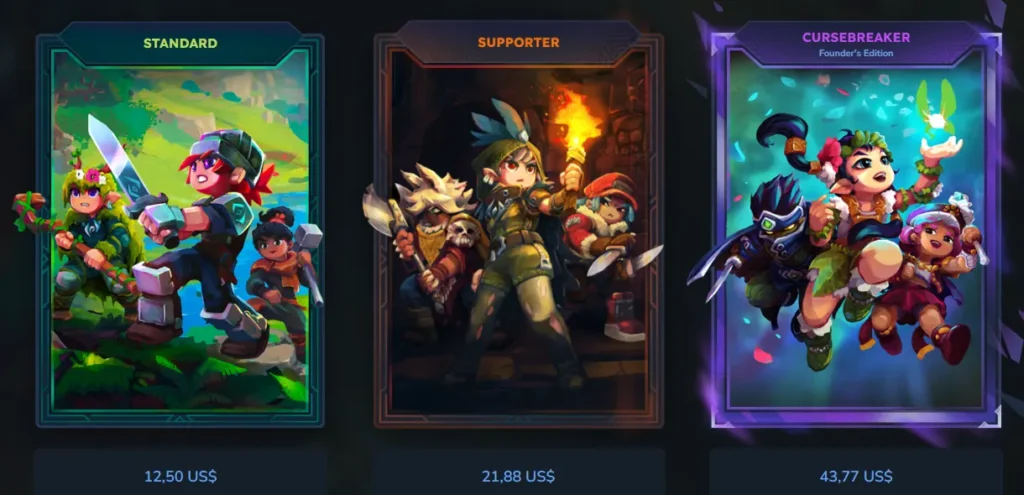Choose the Supporter edition card
The width and height of the screenshot is (1024, 495).
click(x=518, y=230)
